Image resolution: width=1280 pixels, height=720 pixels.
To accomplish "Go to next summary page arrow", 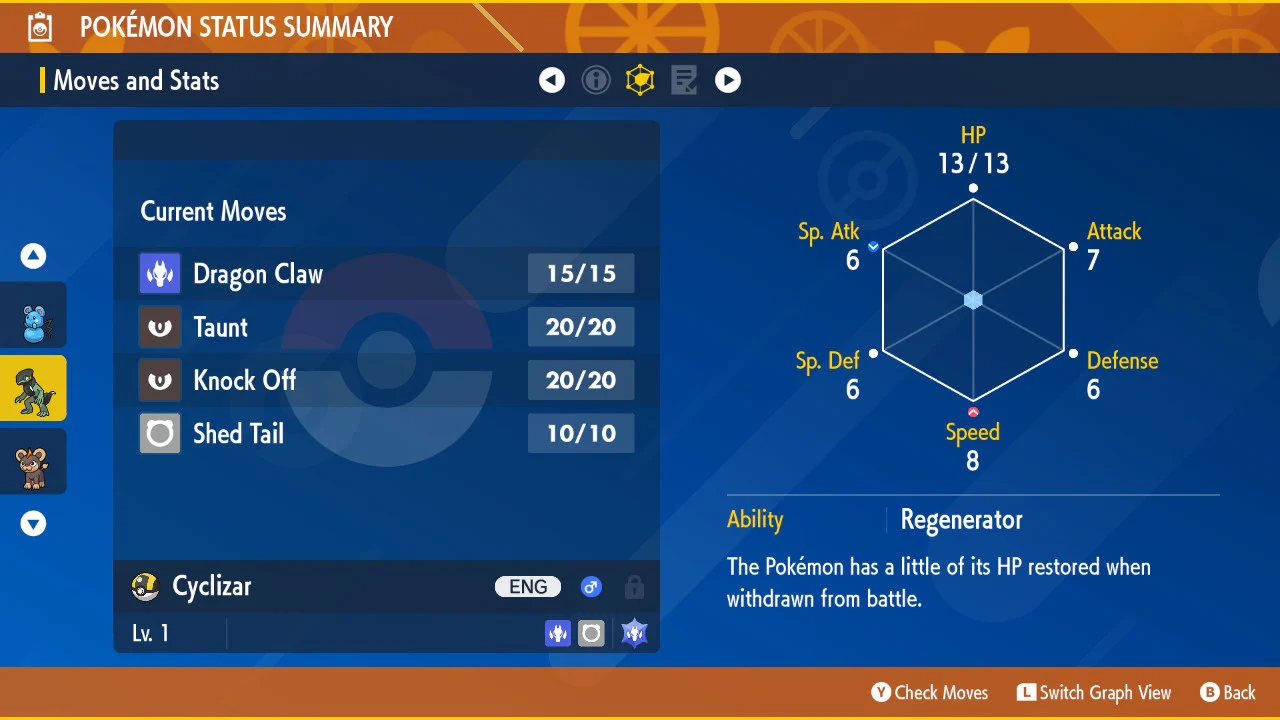I will point(728,80).
